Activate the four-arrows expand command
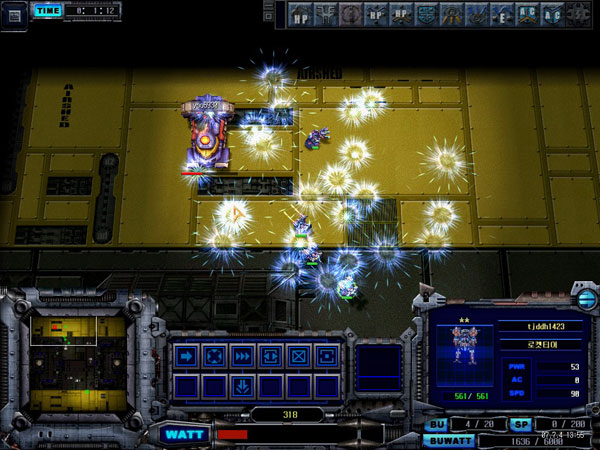The image size is (600, 450). point(213,356)
